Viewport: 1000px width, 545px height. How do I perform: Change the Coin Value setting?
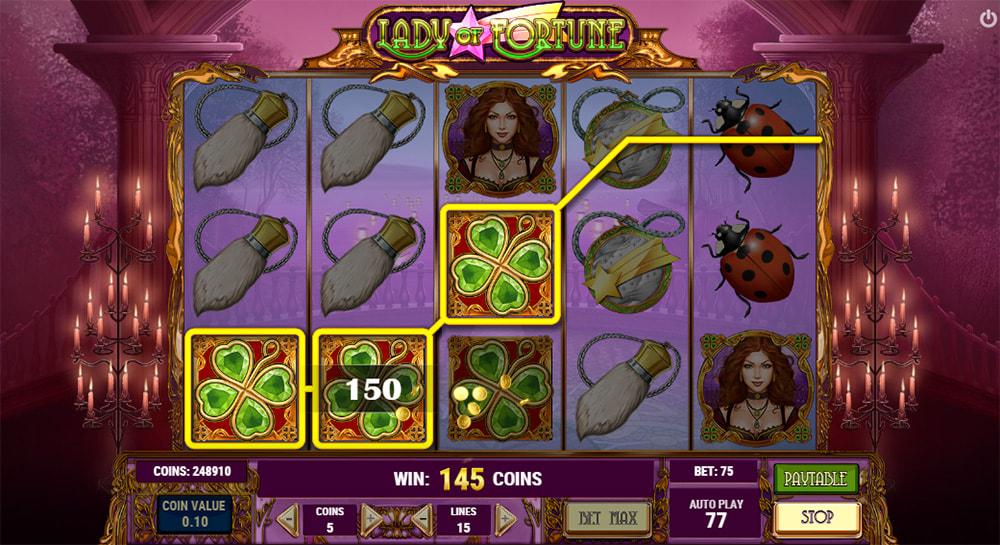click(195, 514)
